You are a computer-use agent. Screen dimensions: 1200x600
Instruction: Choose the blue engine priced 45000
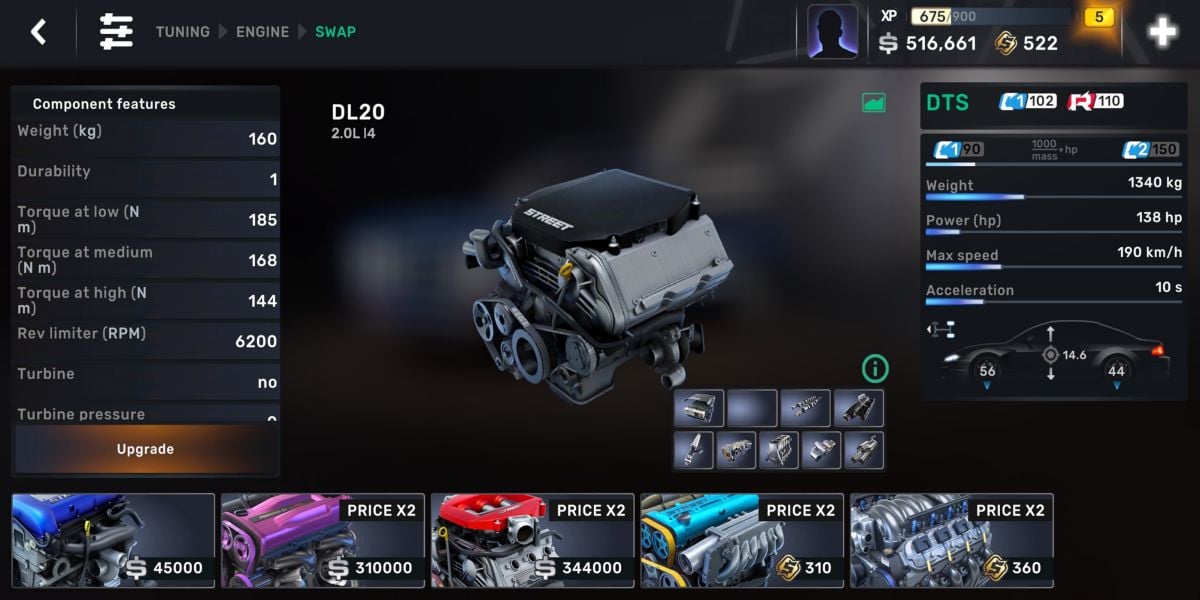tap(113, 540)
